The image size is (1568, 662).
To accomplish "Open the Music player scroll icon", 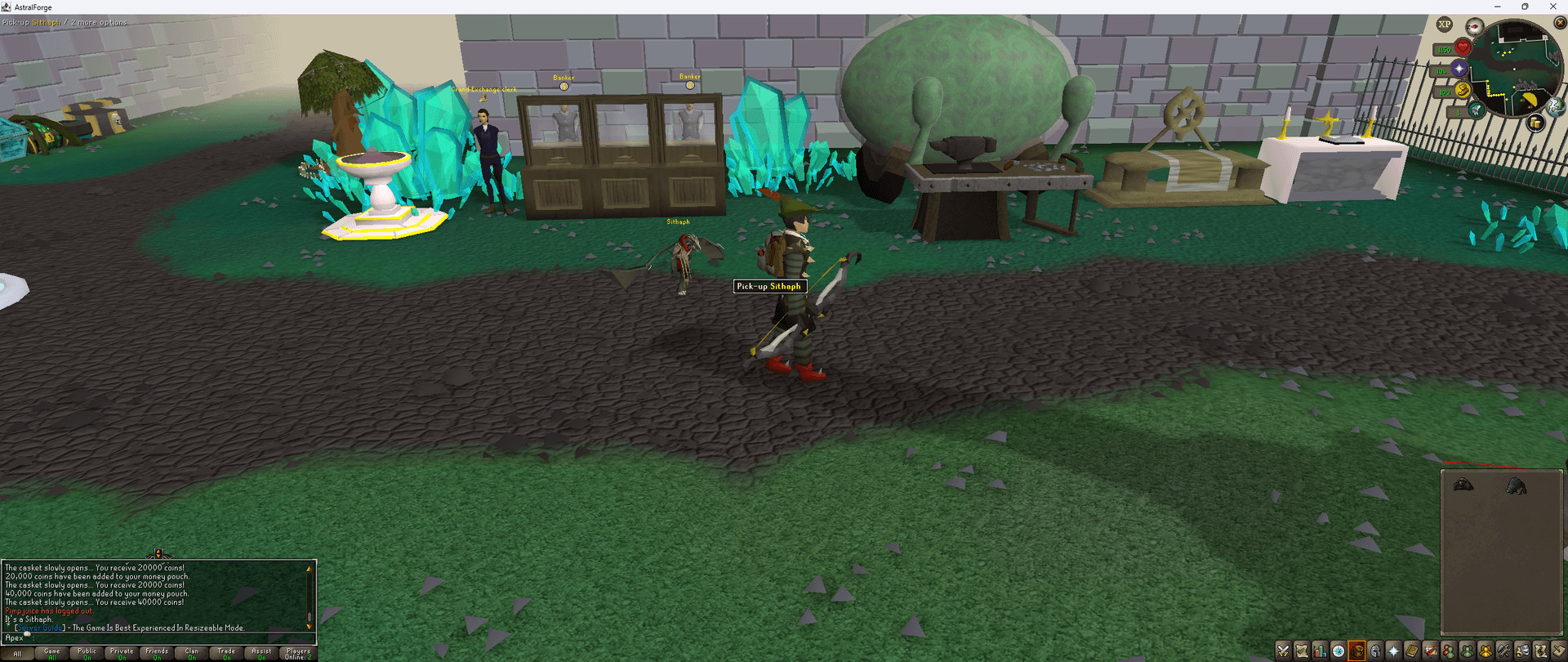I will (1541, 652).
